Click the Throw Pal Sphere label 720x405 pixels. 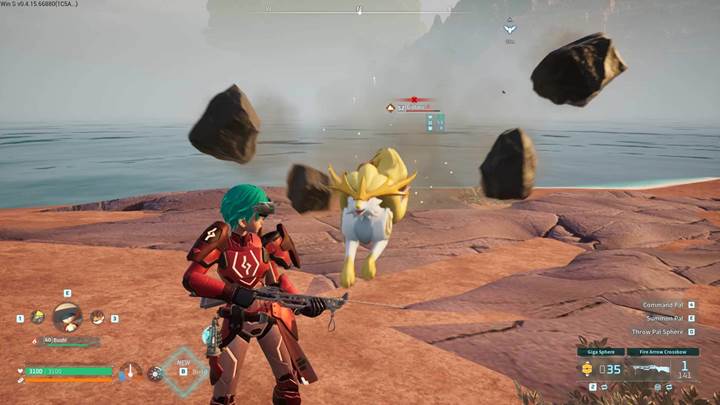(657, 332)
